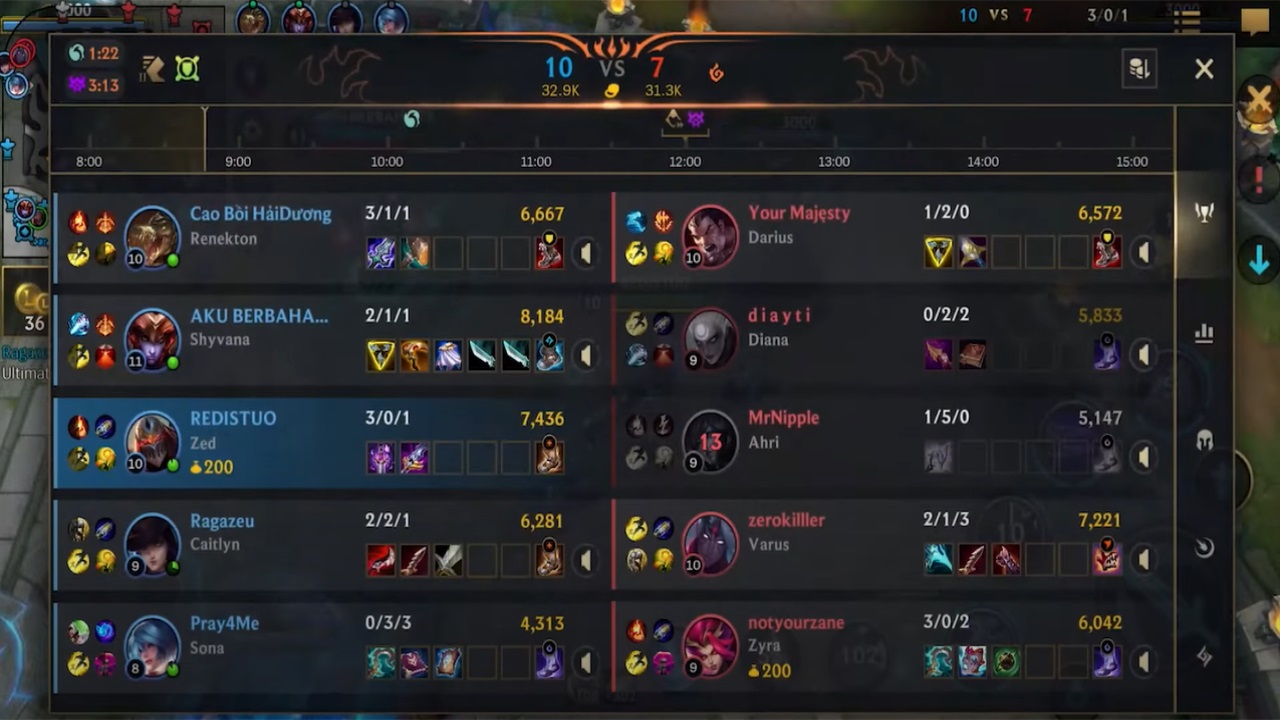Mute Darius with the speaker icon
Viewport: 1280px width, 720px height.
point(1143,253)
